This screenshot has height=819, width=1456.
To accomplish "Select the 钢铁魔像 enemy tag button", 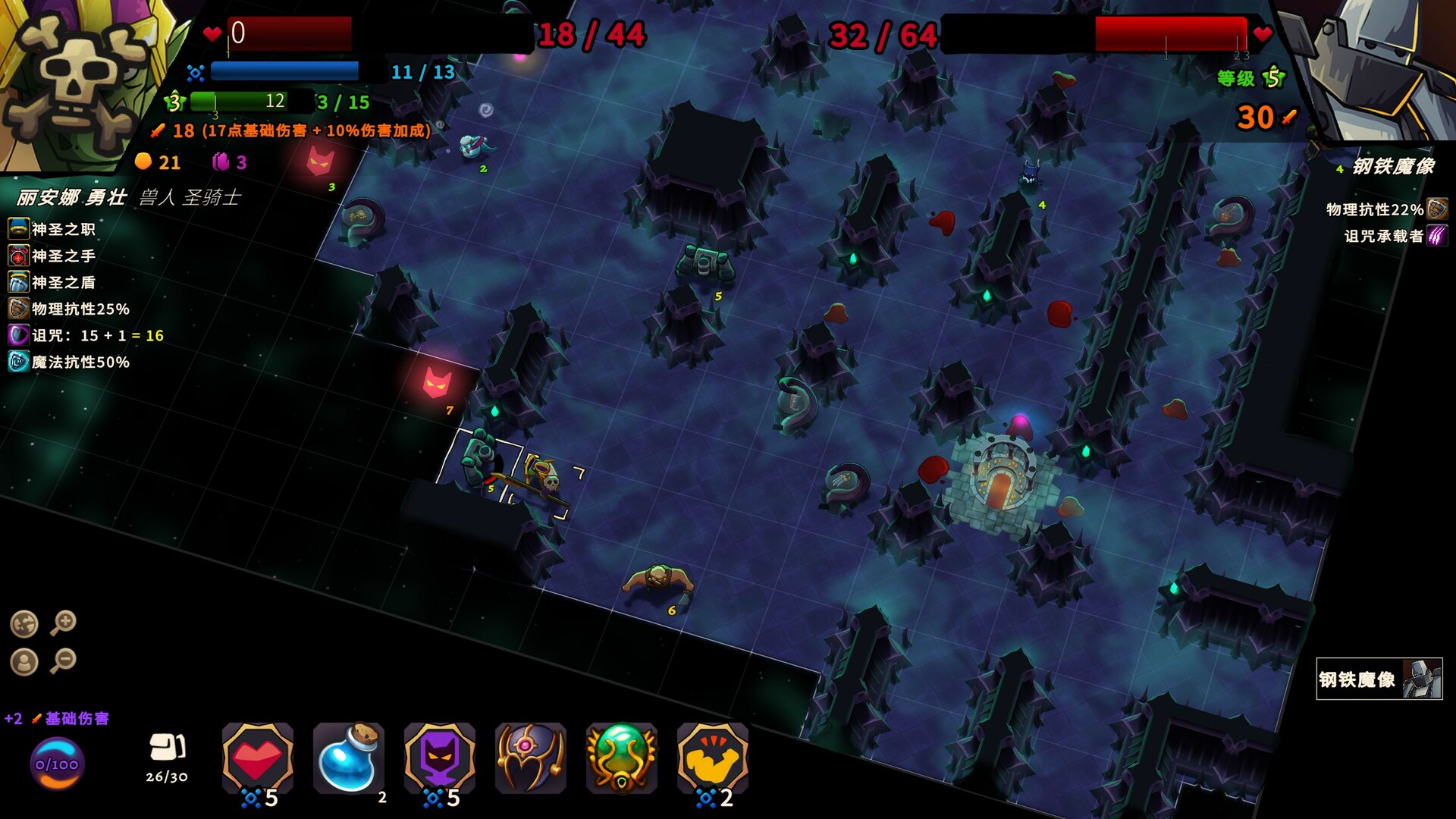I will (1379, 679).
